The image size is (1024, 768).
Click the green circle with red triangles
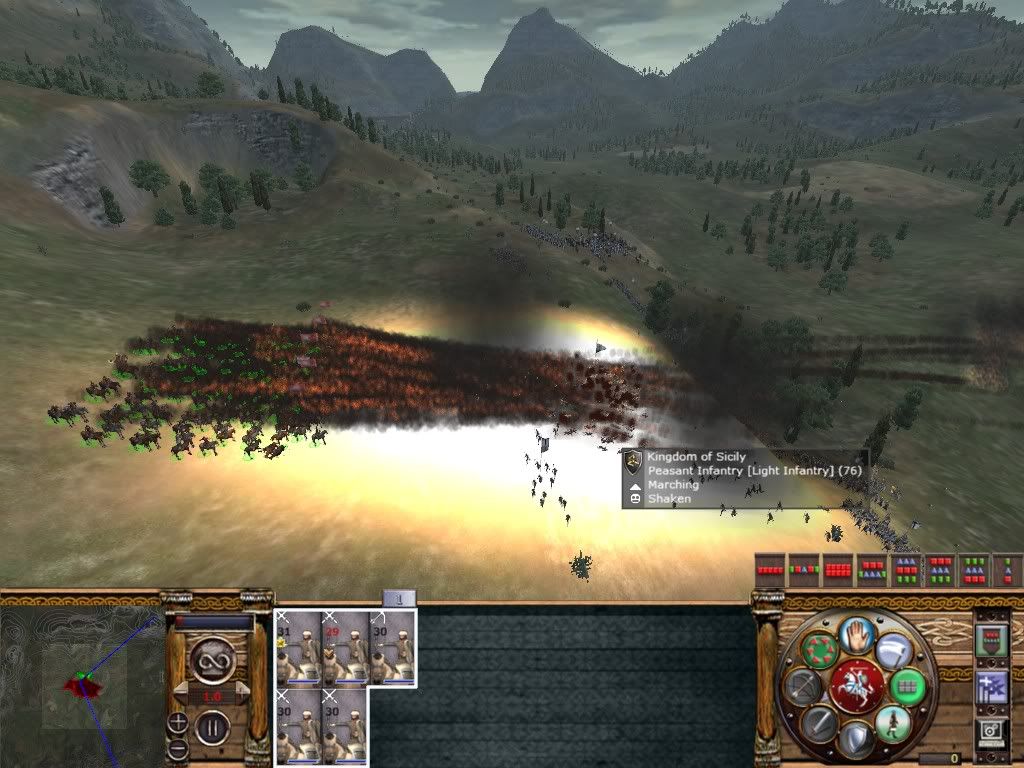[820, 650]
